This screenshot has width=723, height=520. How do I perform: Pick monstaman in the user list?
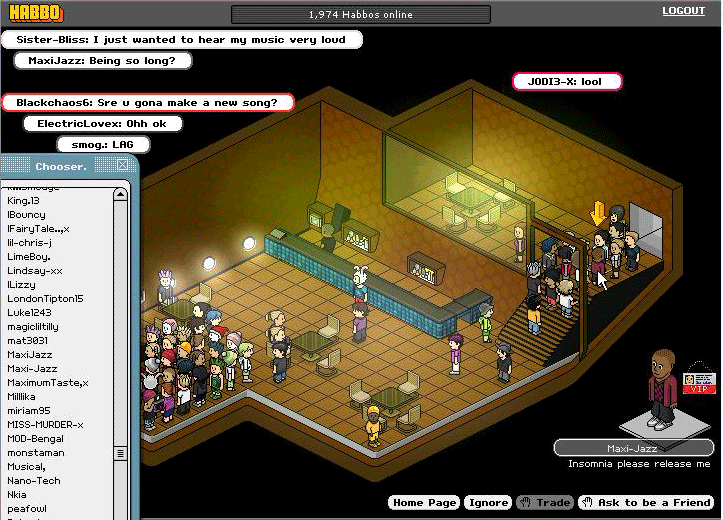point(35,453)
